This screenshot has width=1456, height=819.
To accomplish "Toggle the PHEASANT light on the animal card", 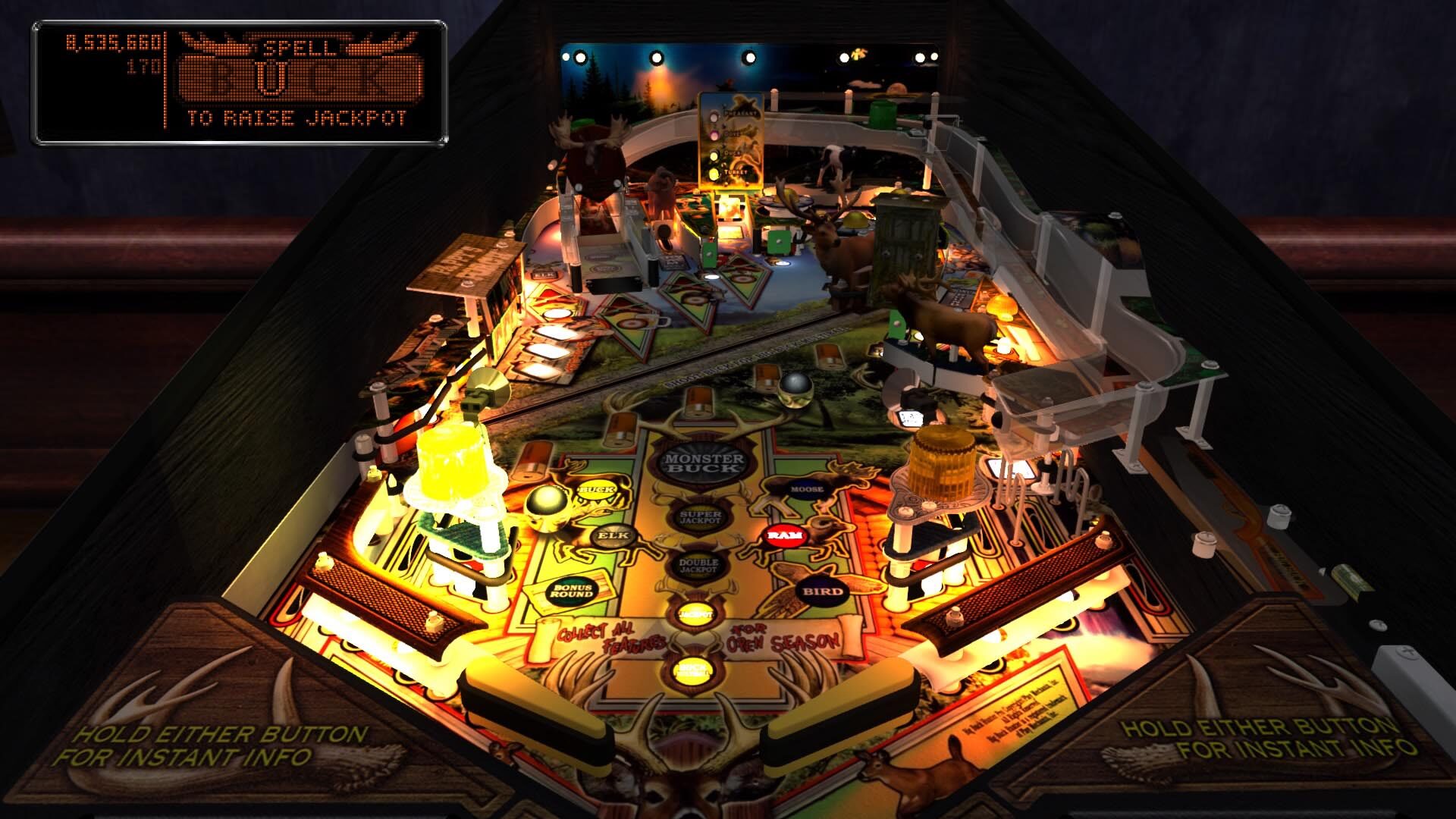I will 714,117.
